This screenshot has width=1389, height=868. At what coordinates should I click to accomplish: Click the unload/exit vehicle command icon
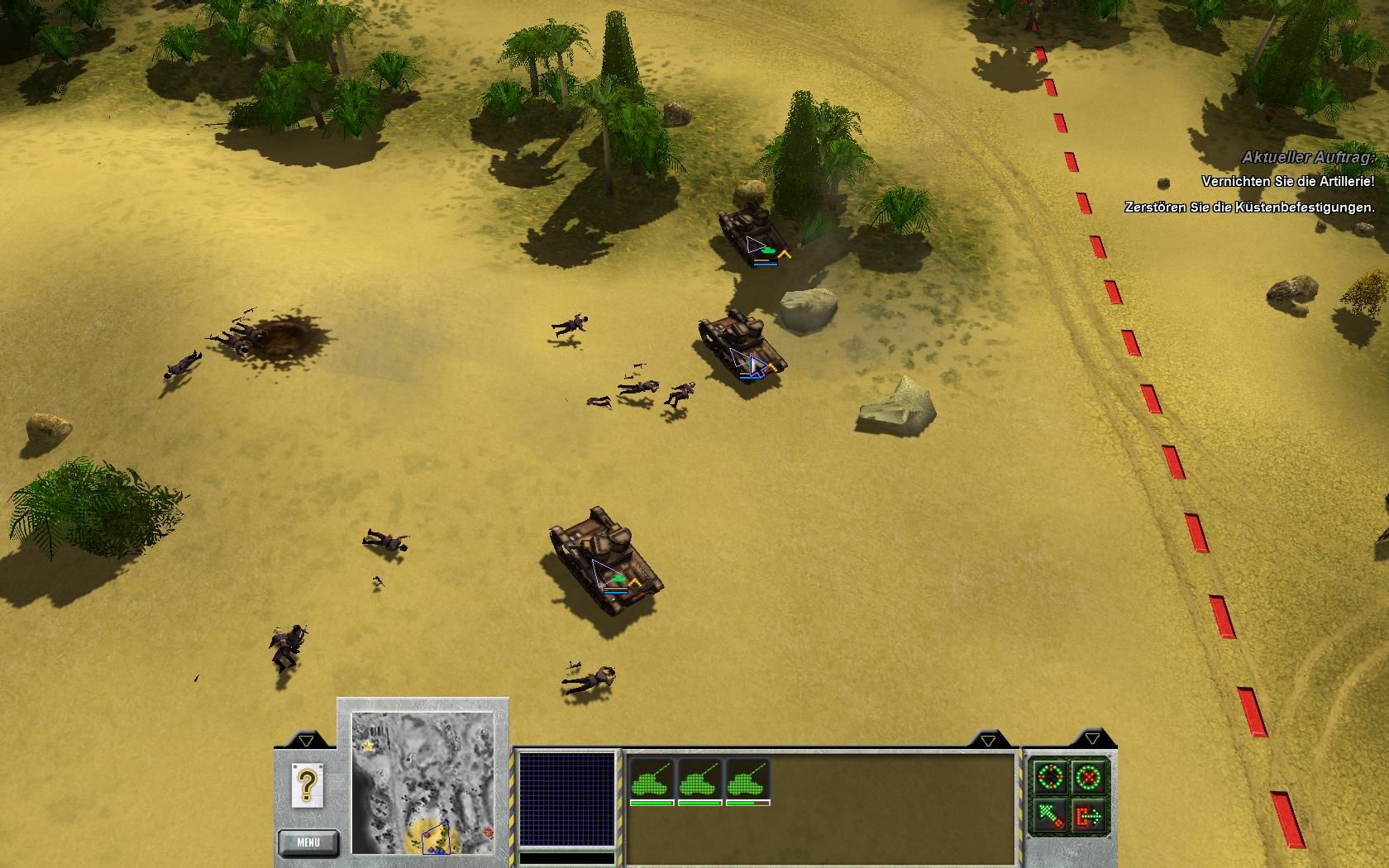[x=1087, y=815]
